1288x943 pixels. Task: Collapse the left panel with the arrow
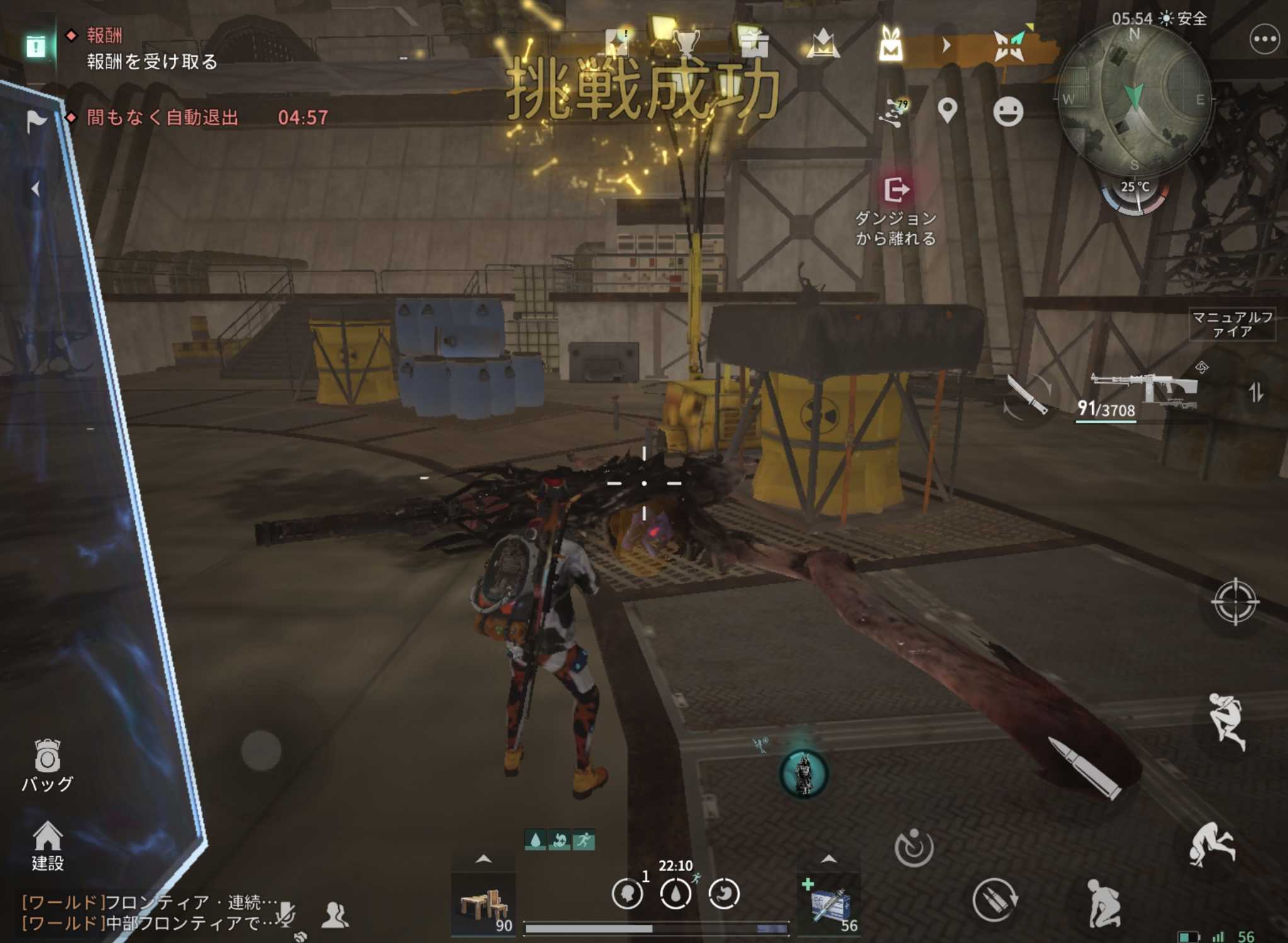tap(36, 188)
